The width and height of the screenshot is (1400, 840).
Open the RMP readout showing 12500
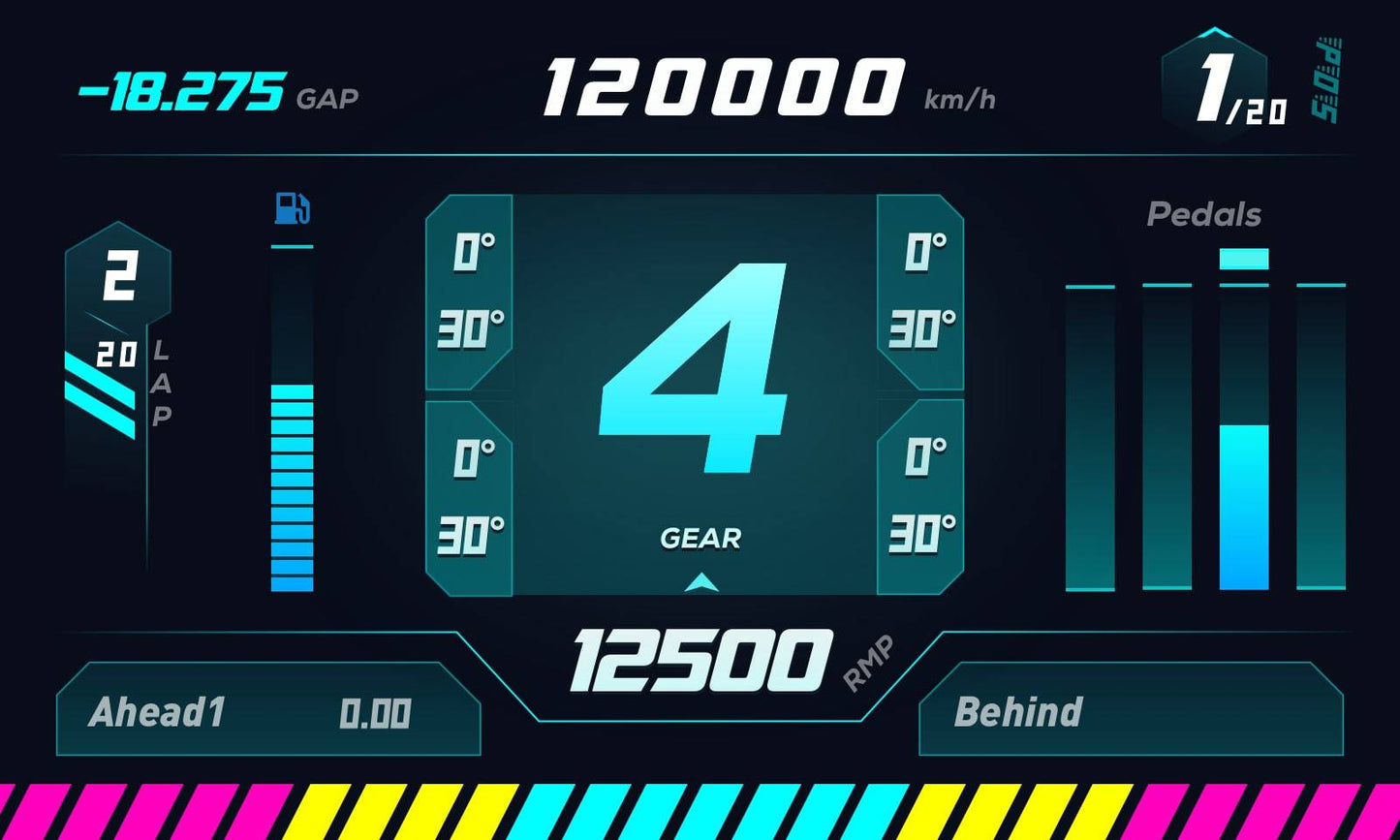tap(700, 659)
